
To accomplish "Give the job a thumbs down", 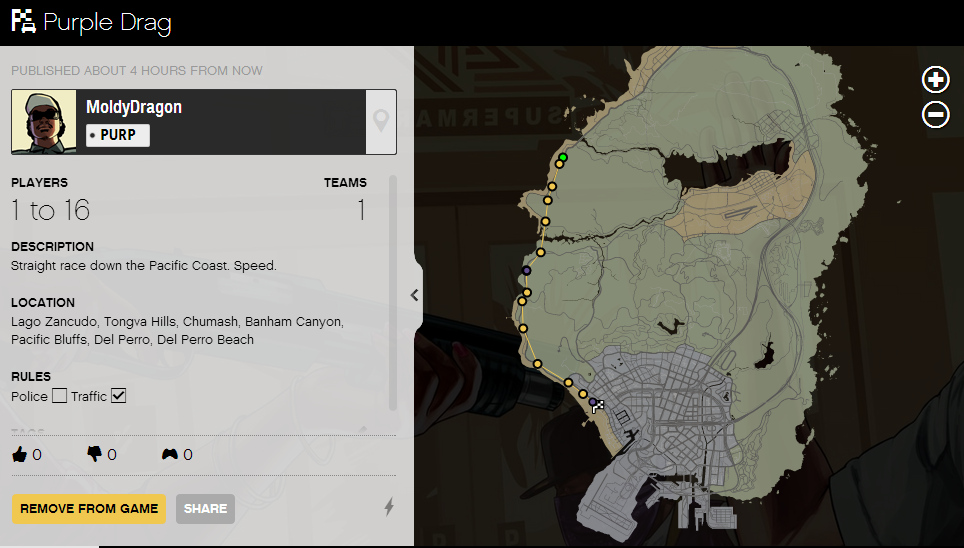I will point(95,454).
